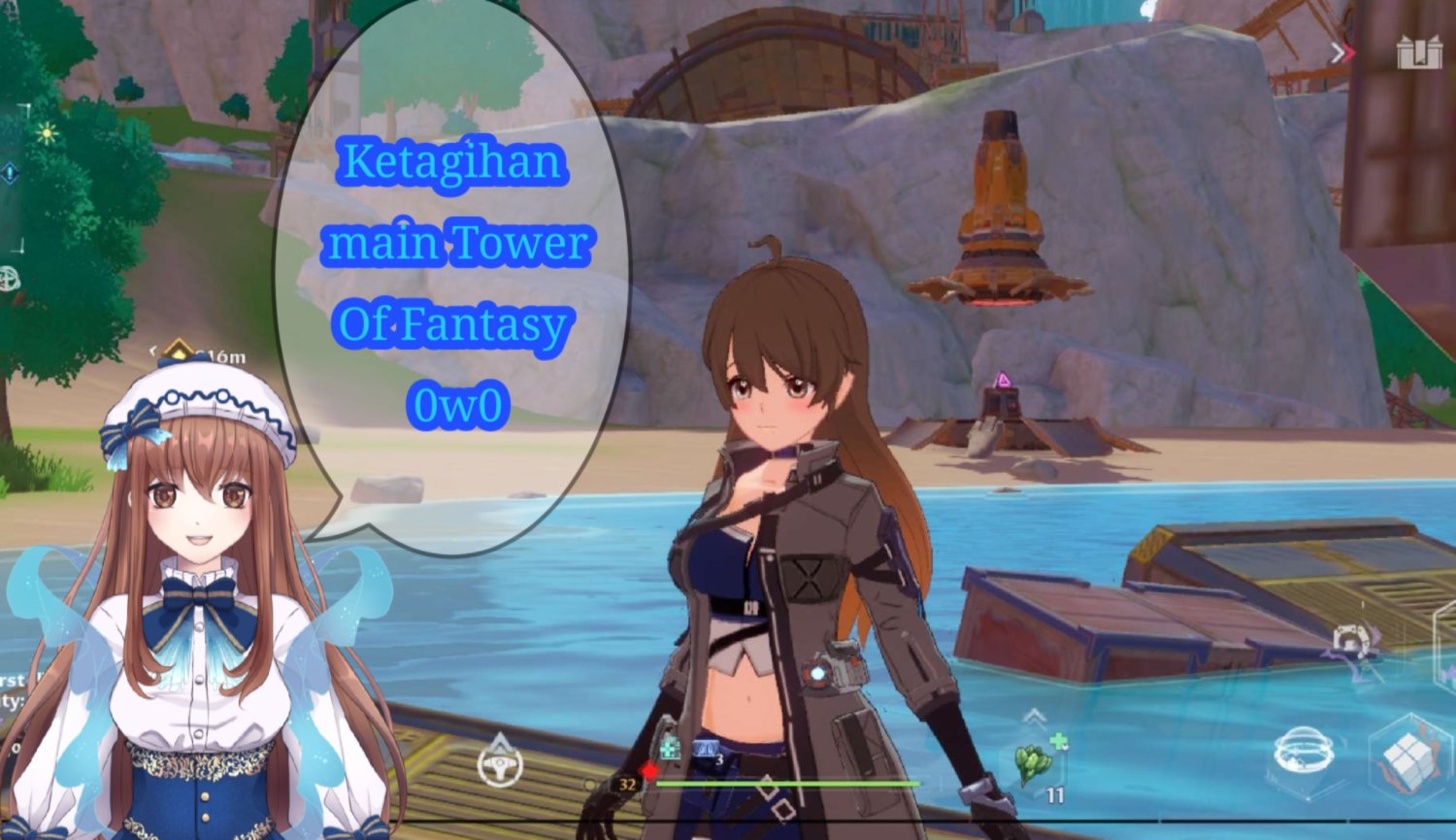Expand the hidden panel via the double arrow

(x=1342, y=53)
